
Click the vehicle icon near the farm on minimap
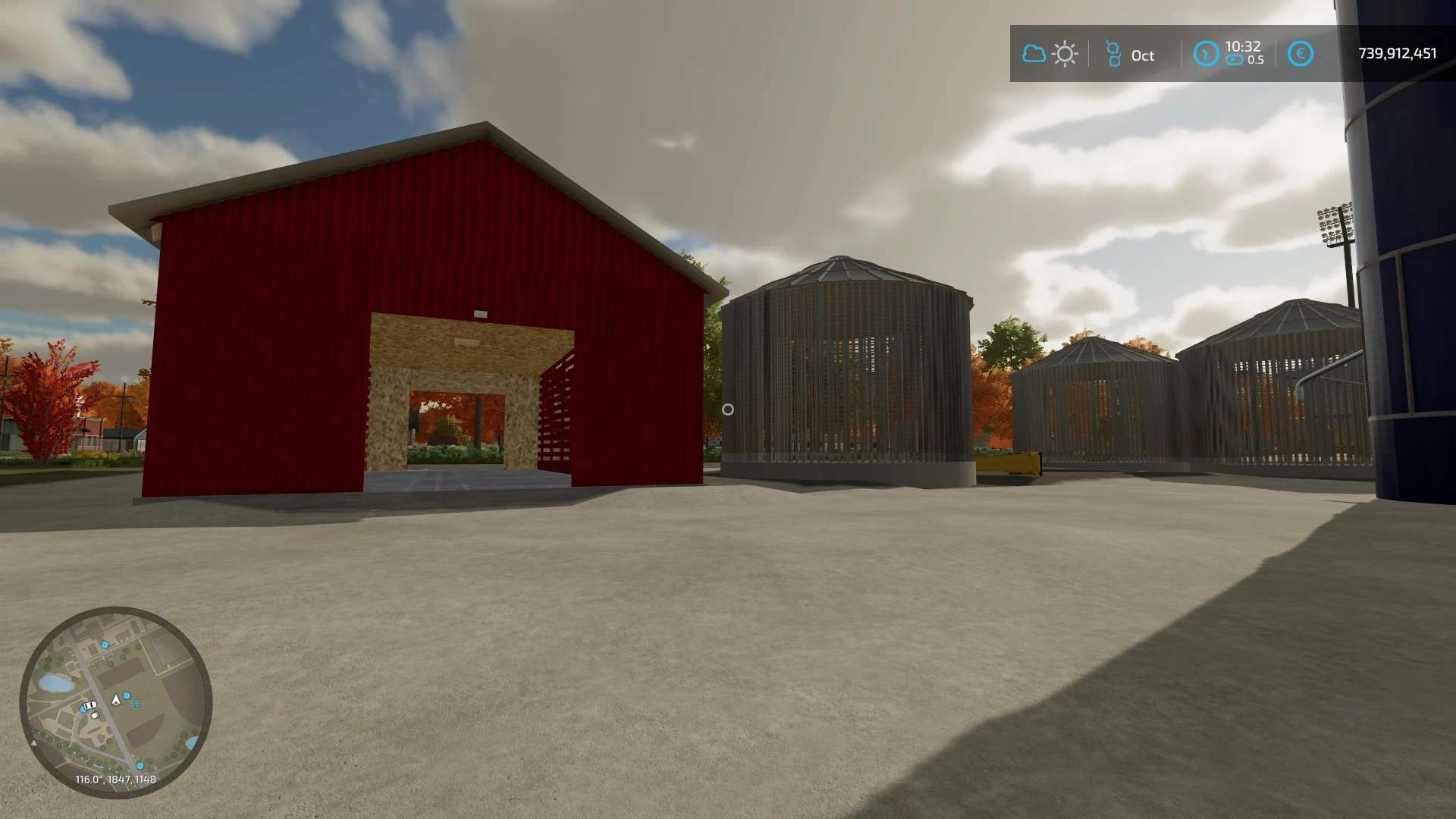point(90,704)
